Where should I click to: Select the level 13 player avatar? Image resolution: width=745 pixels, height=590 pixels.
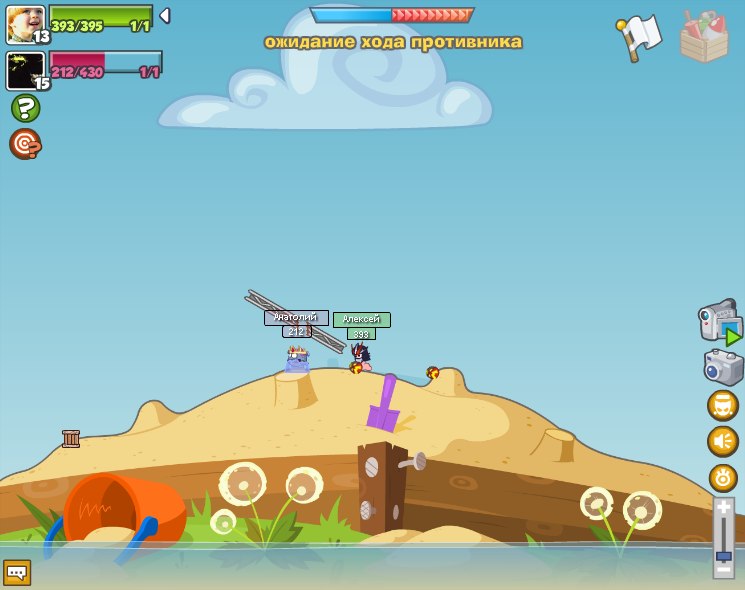(25, 24)
